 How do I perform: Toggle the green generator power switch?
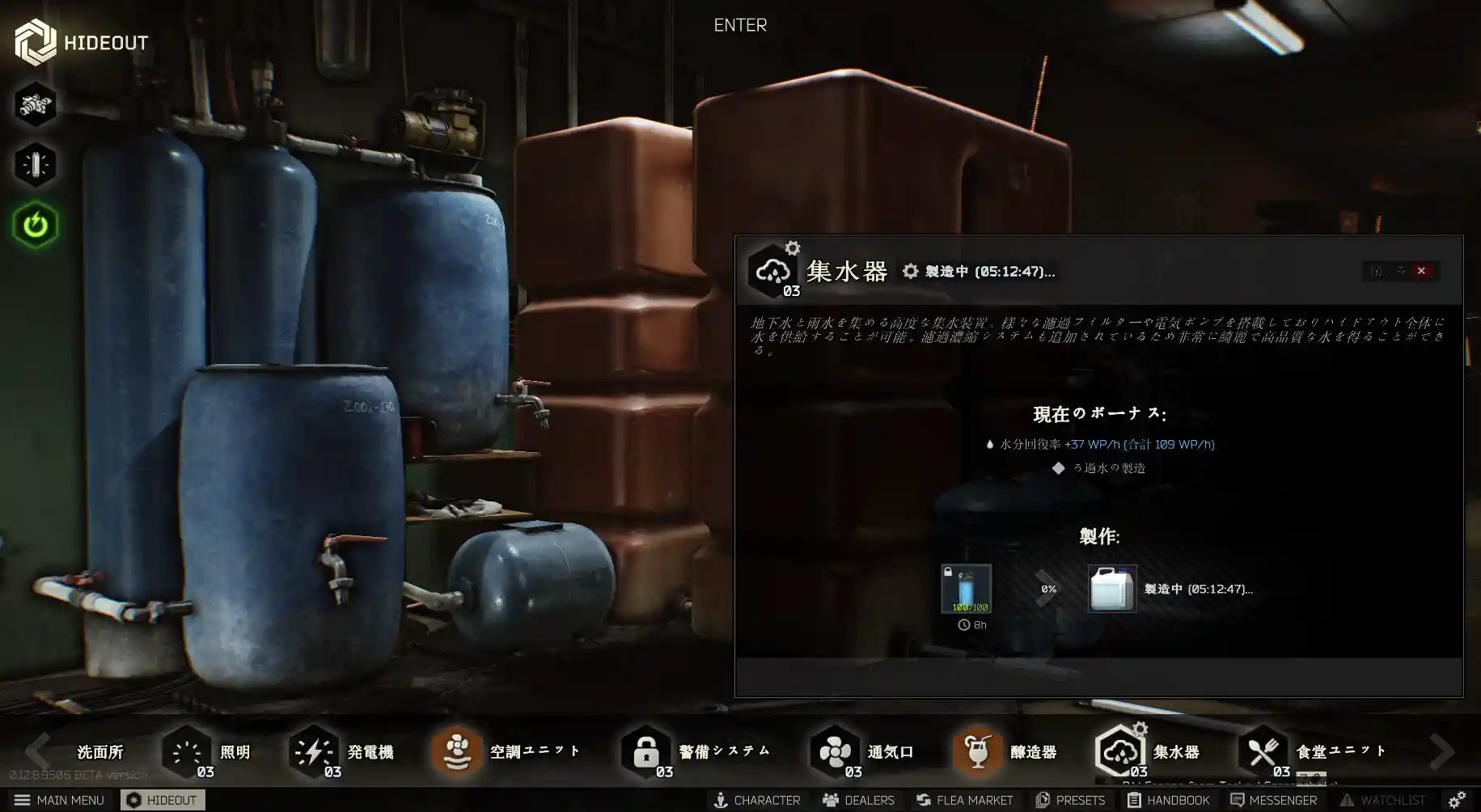click(36, 226)
